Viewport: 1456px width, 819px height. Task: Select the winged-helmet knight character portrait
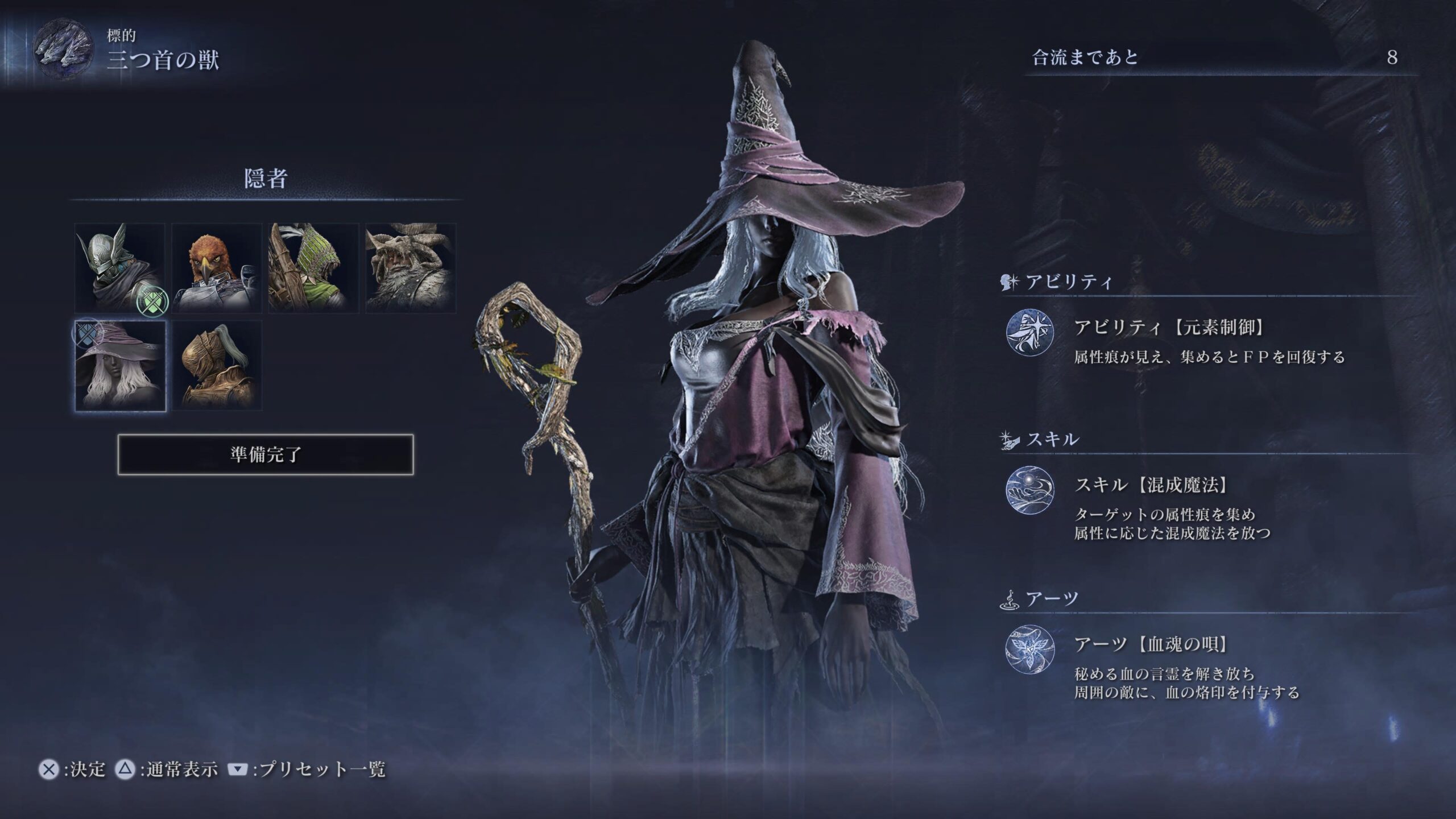click(120, 268)
